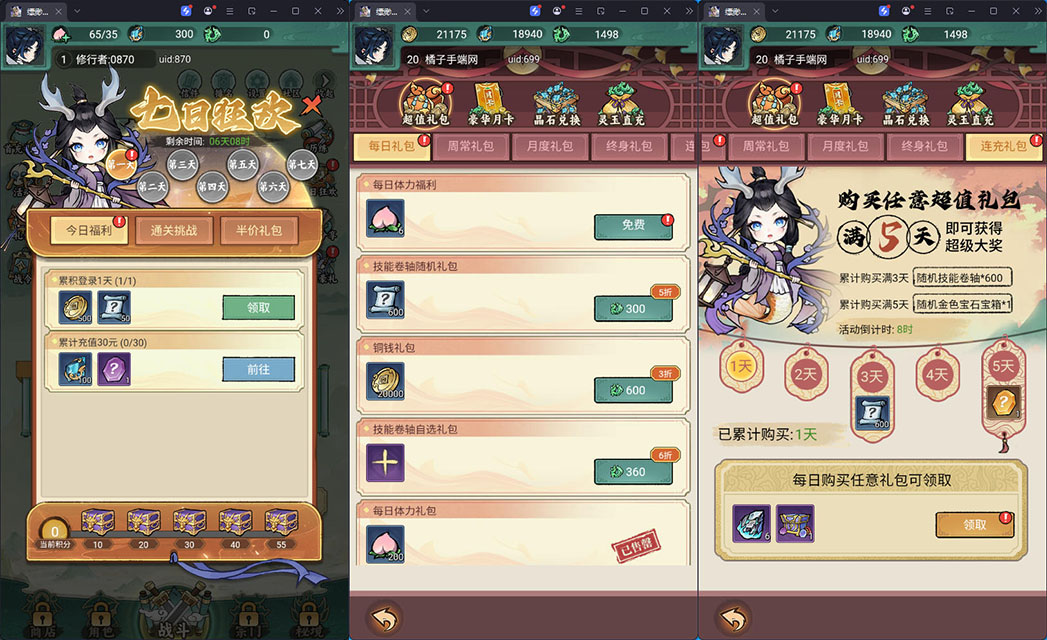Purchase the 铜钱礼包 for 600 jade
1047x640 pixels.
point(633,390)
